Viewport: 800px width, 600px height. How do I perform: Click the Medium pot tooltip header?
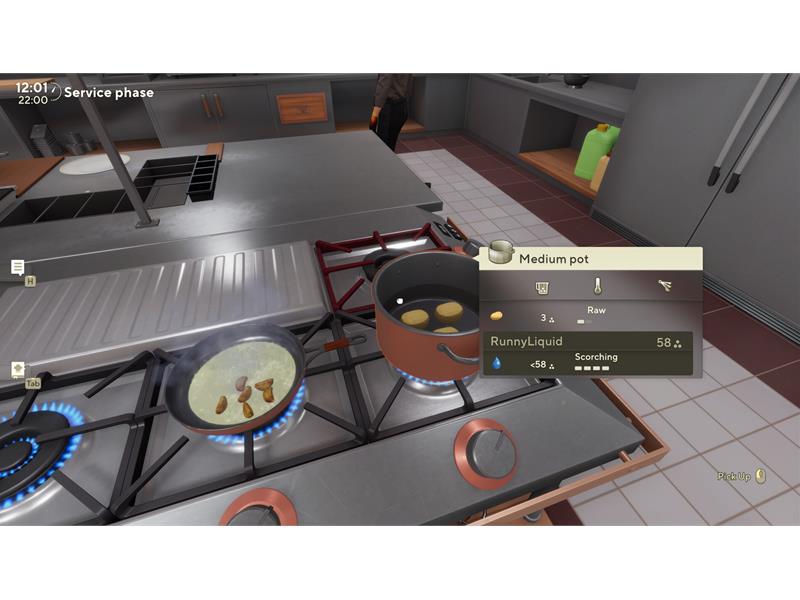click(x=590, y=259)
